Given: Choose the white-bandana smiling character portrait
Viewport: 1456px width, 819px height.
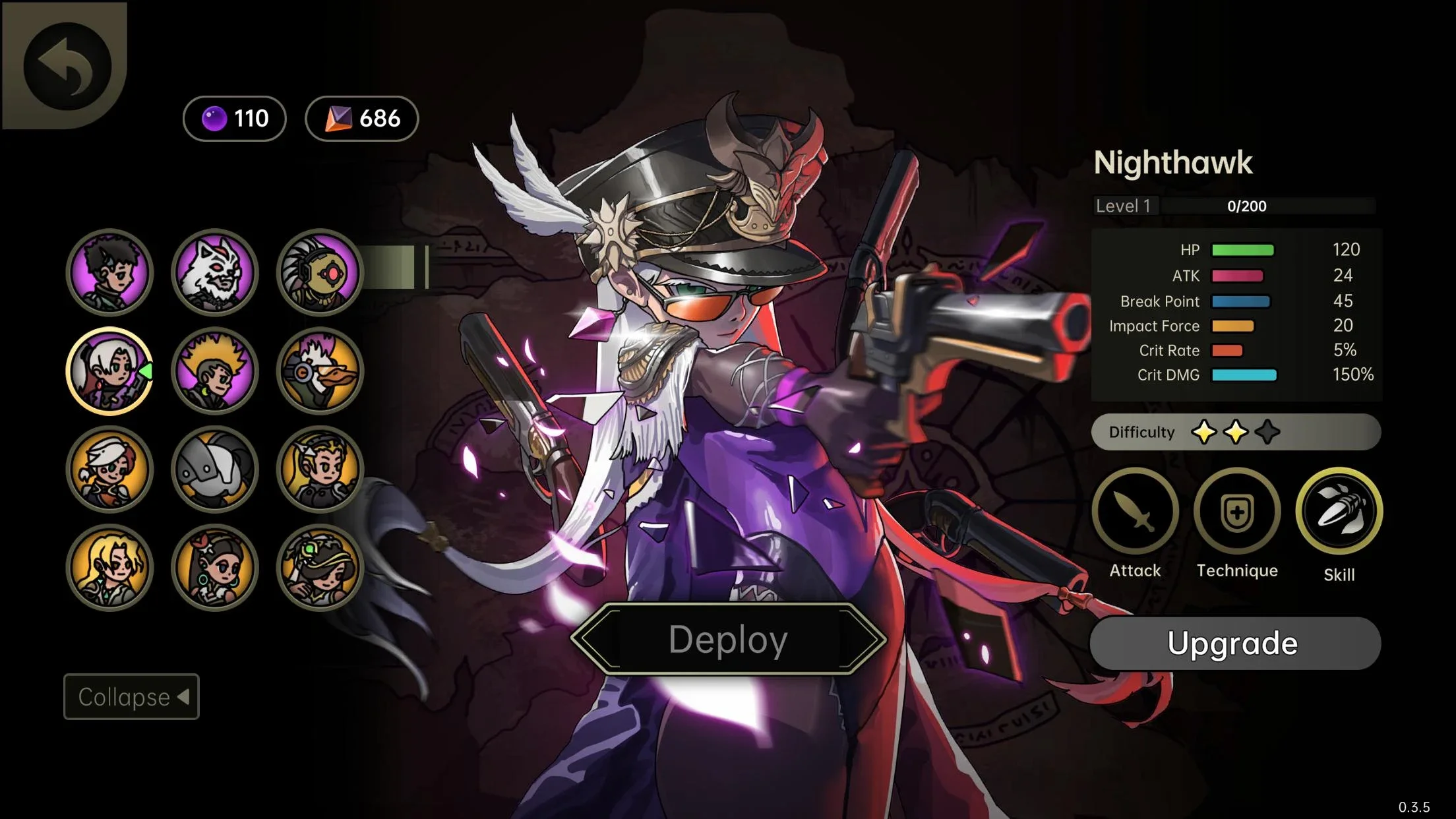Looking at the screenshot, I should [109, 469].
